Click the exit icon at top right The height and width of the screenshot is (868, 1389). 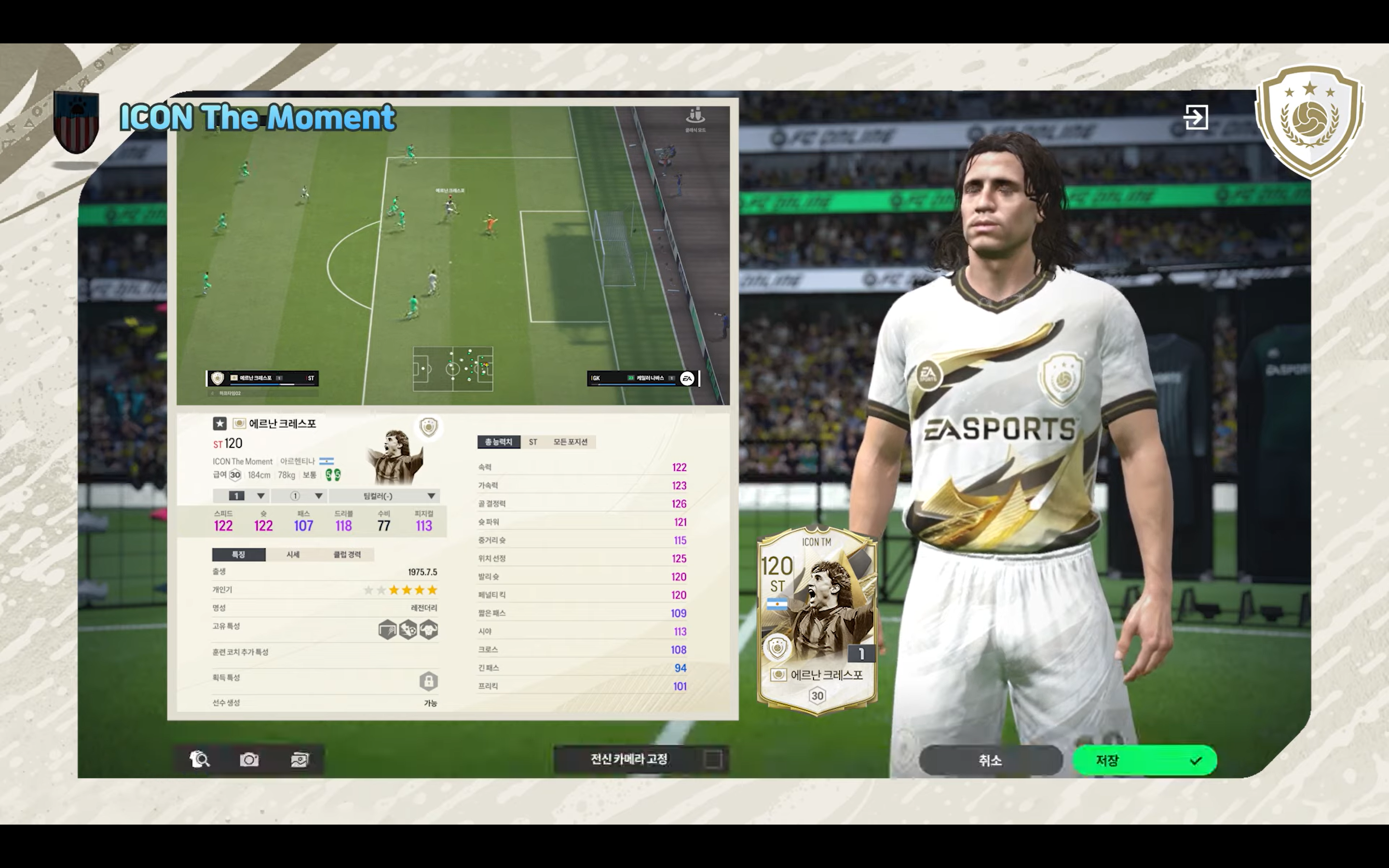(x=1196, y=117)
